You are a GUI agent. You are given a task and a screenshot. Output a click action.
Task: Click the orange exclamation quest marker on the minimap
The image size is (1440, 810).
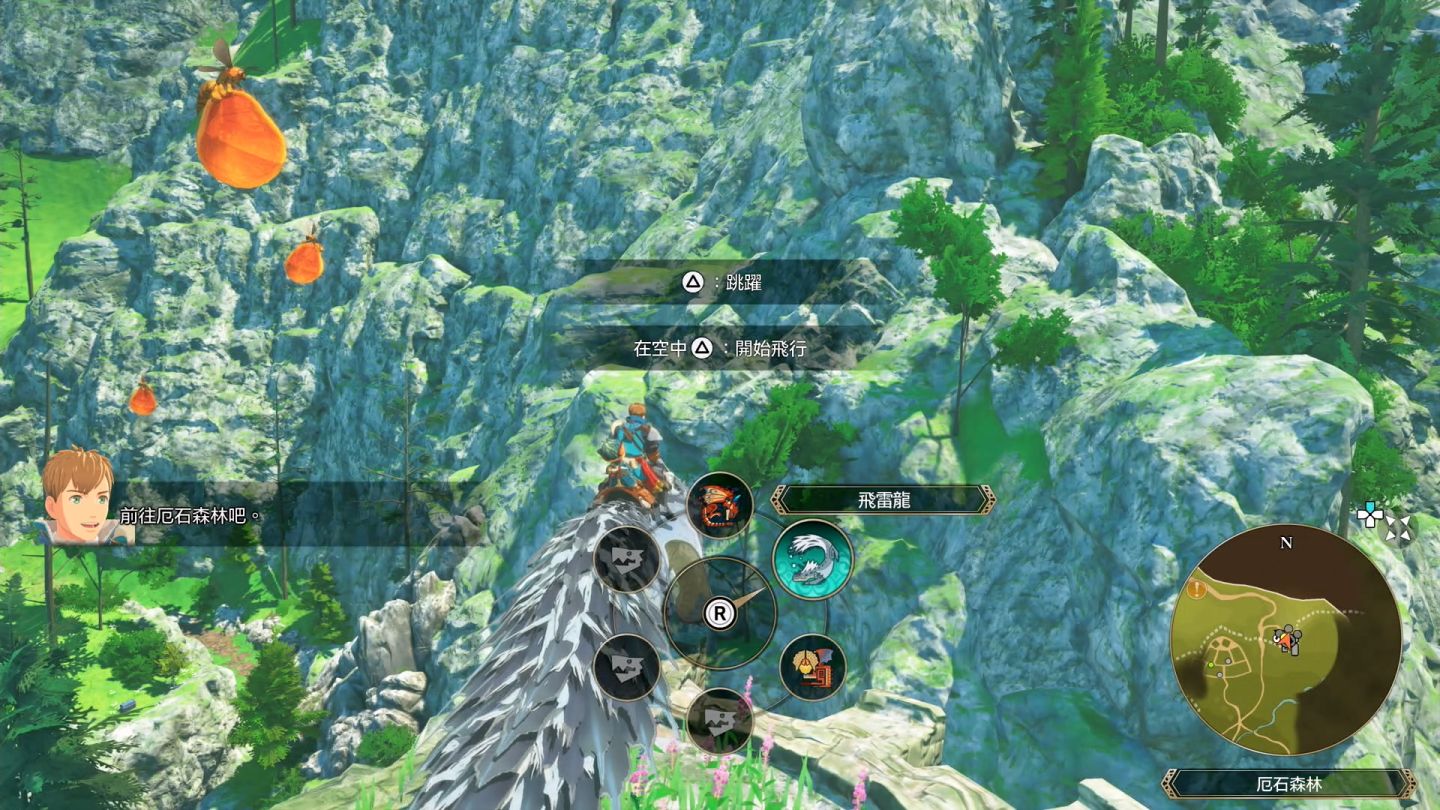click(1198, 588)
